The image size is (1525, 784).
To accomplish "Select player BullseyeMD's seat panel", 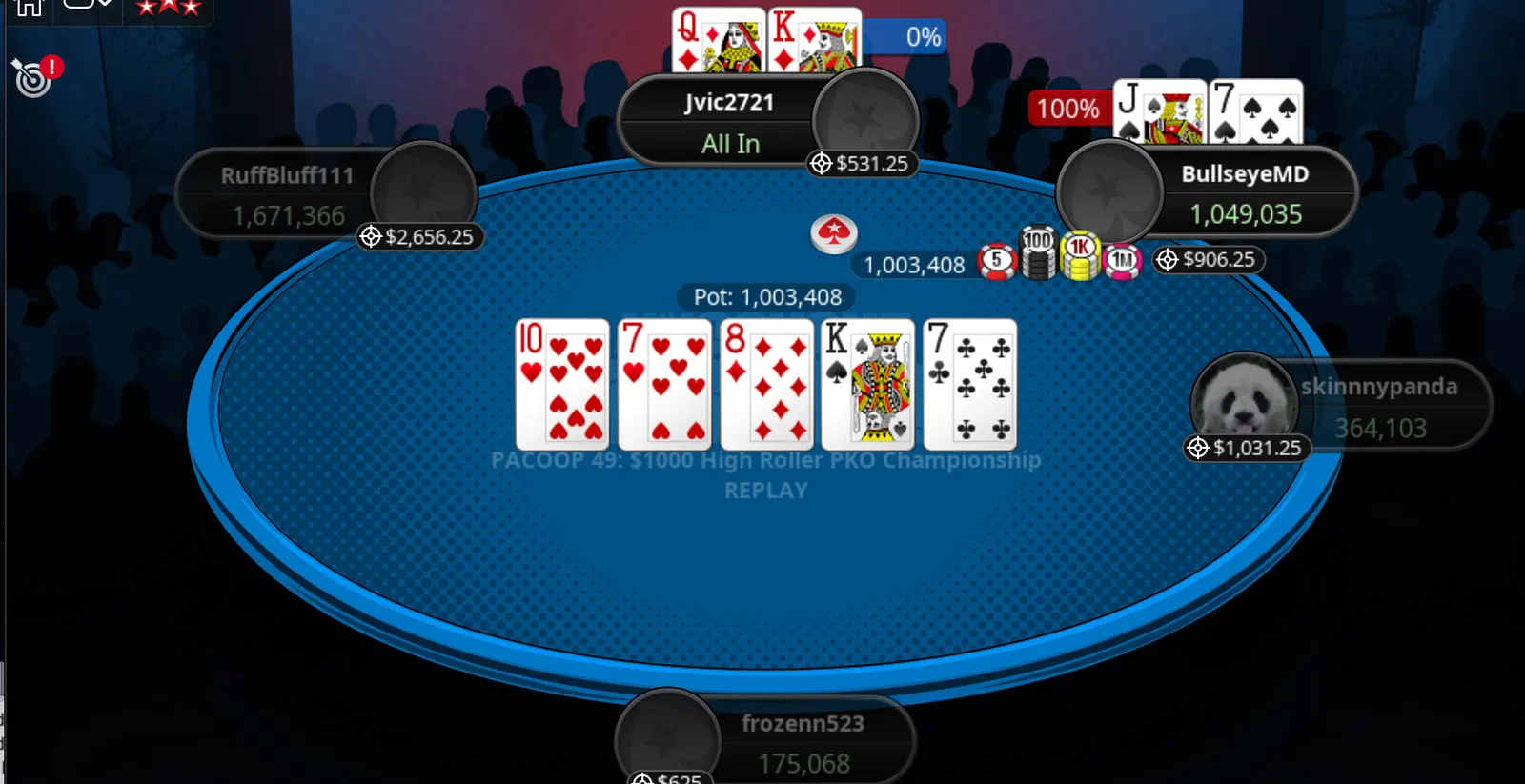I will [x=1244, y=193].
